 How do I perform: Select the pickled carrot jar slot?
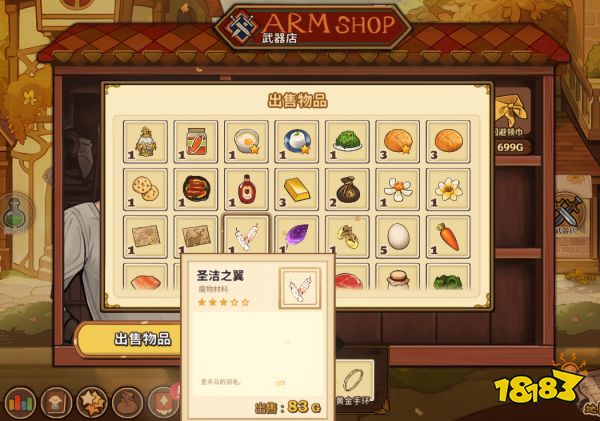pyautogui.click(x=196, y=141)
